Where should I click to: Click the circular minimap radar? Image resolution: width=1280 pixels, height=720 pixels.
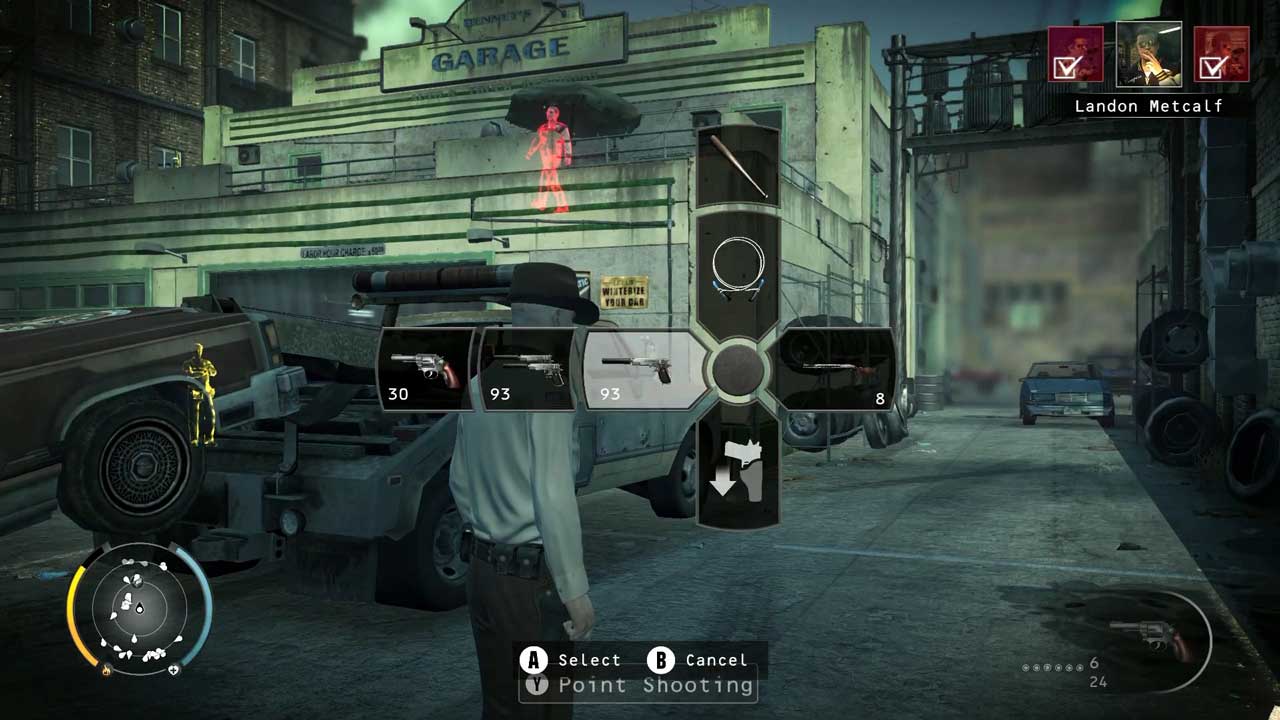[x=140, y=607]
